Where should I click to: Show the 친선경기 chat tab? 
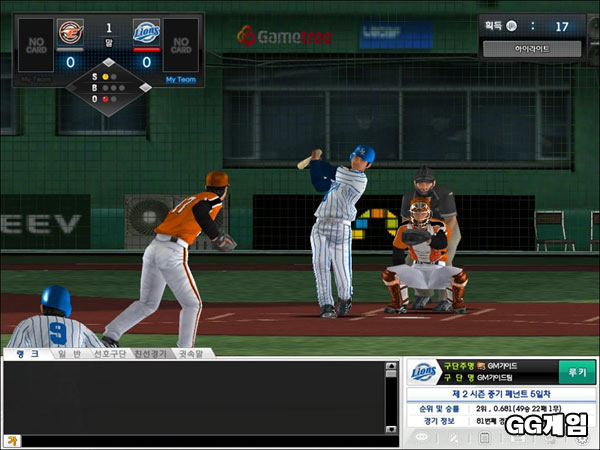point(151,353)
